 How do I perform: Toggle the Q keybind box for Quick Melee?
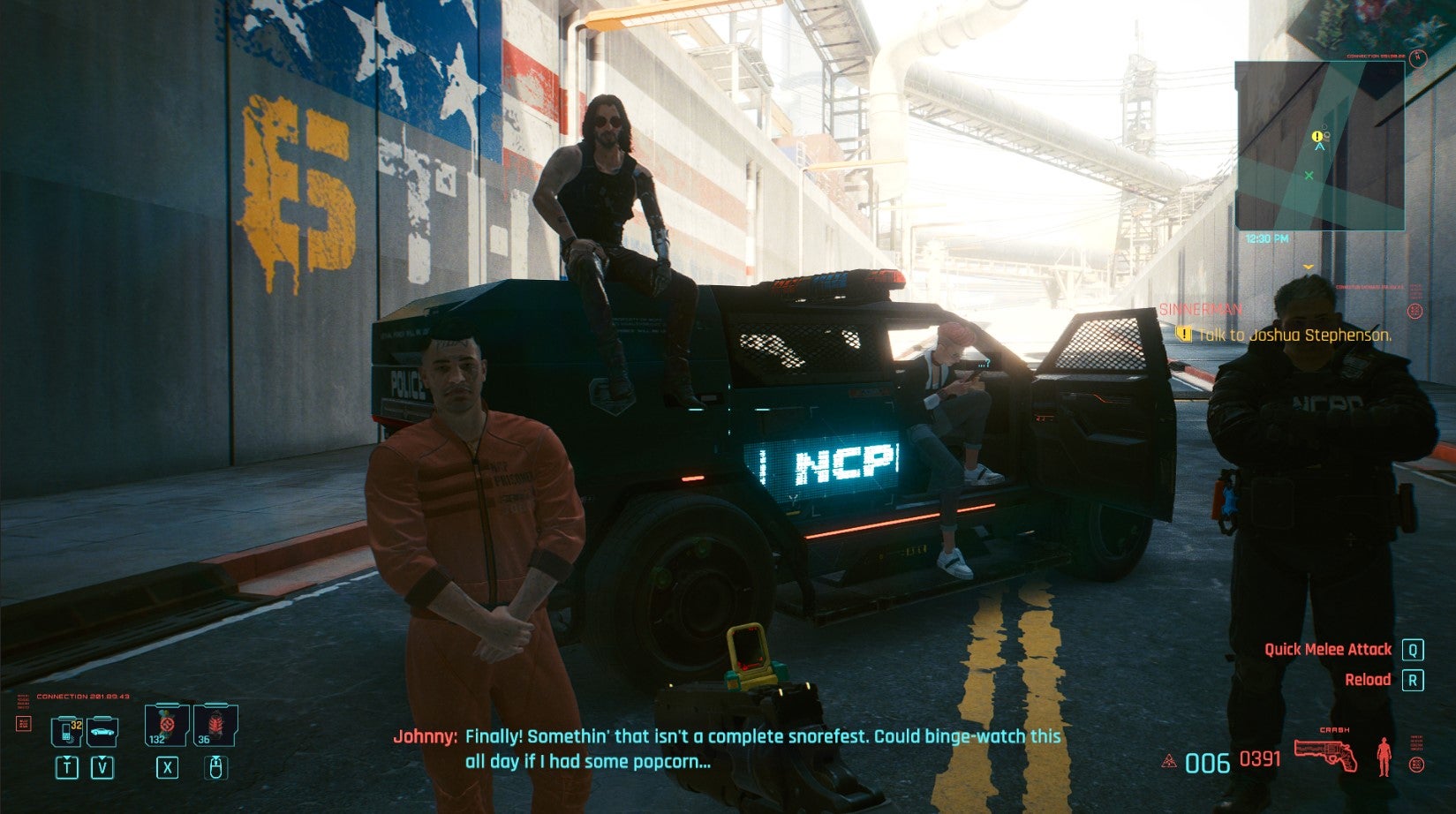coord(1414,648)
